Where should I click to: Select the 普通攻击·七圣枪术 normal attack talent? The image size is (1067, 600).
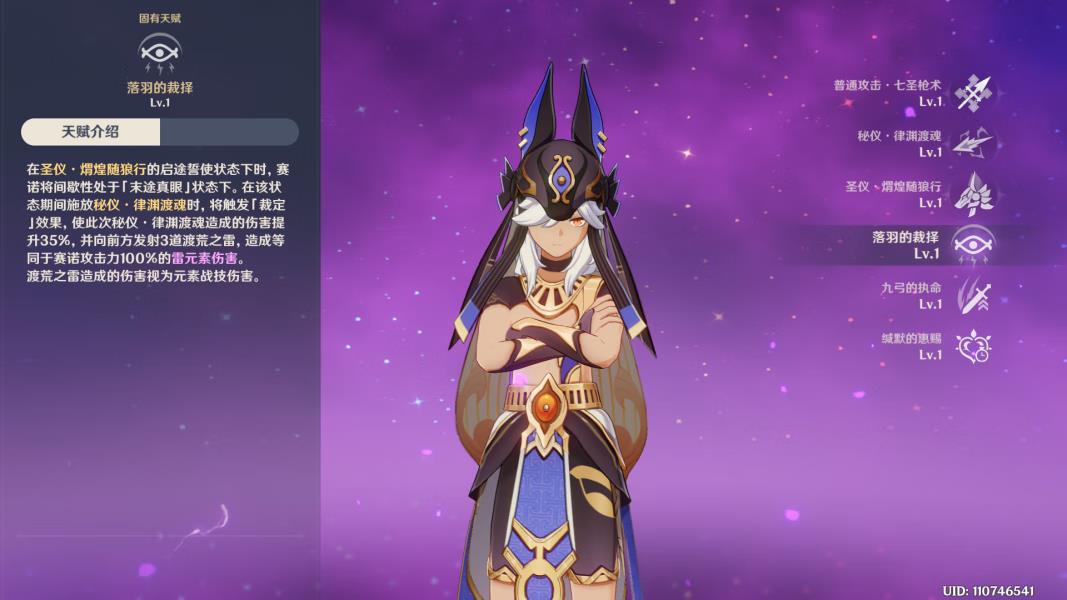tap(972, 93)
